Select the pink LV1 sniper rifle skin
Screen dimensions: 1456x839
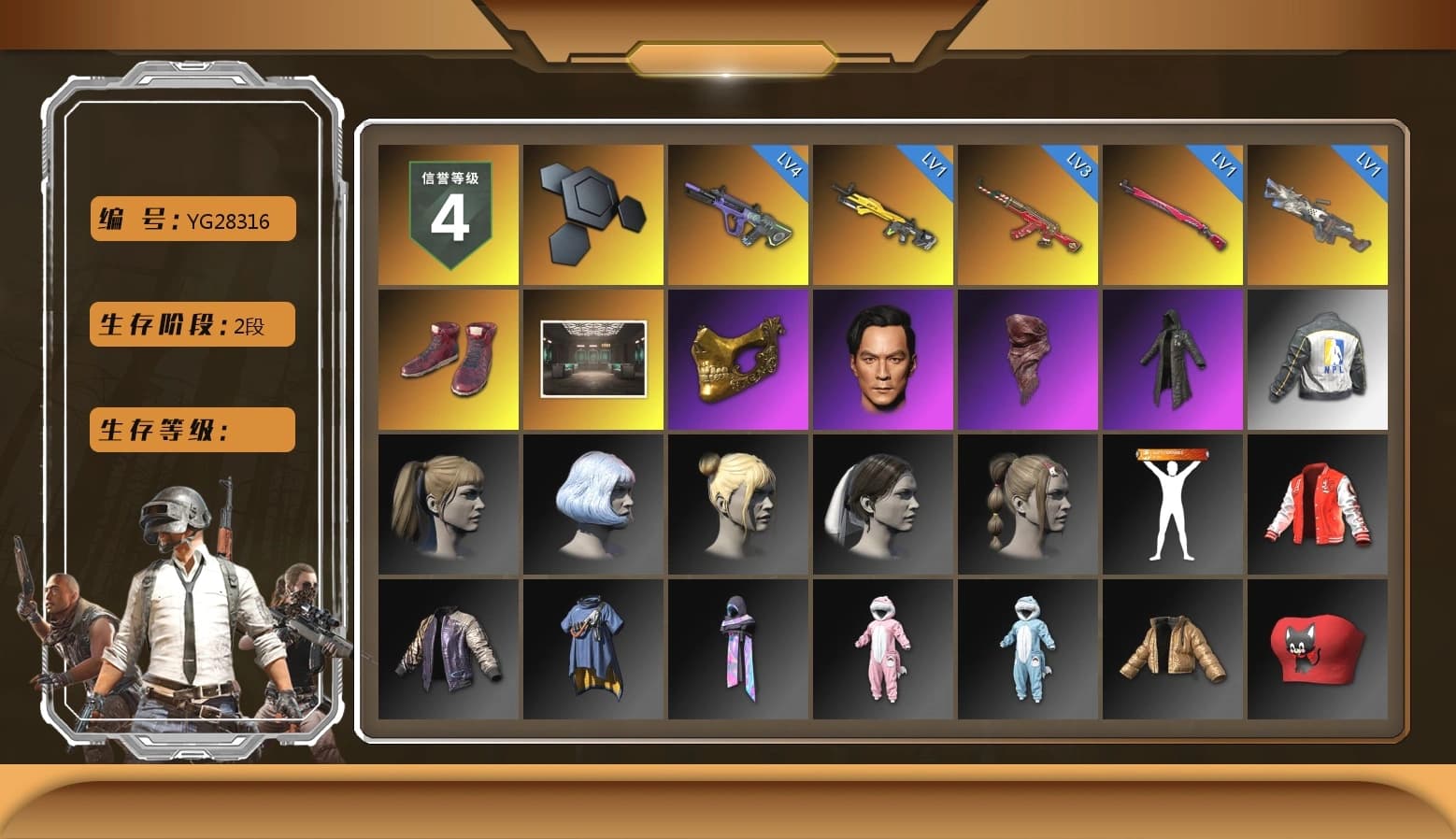(1173, 215)
